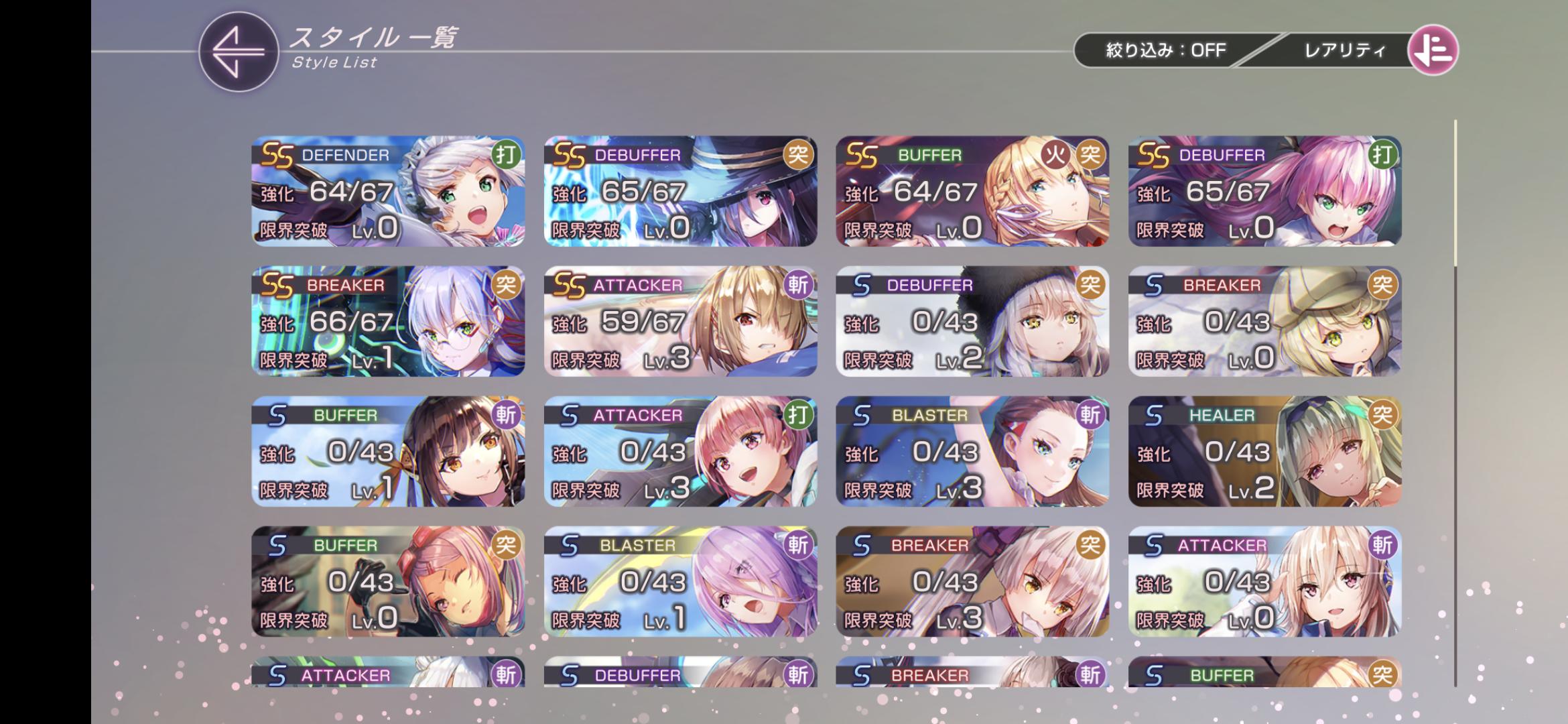Choose the pink-haired SS DEBUFFER card
This screenshot has width=1568, height=724.
pos(1264,191)
